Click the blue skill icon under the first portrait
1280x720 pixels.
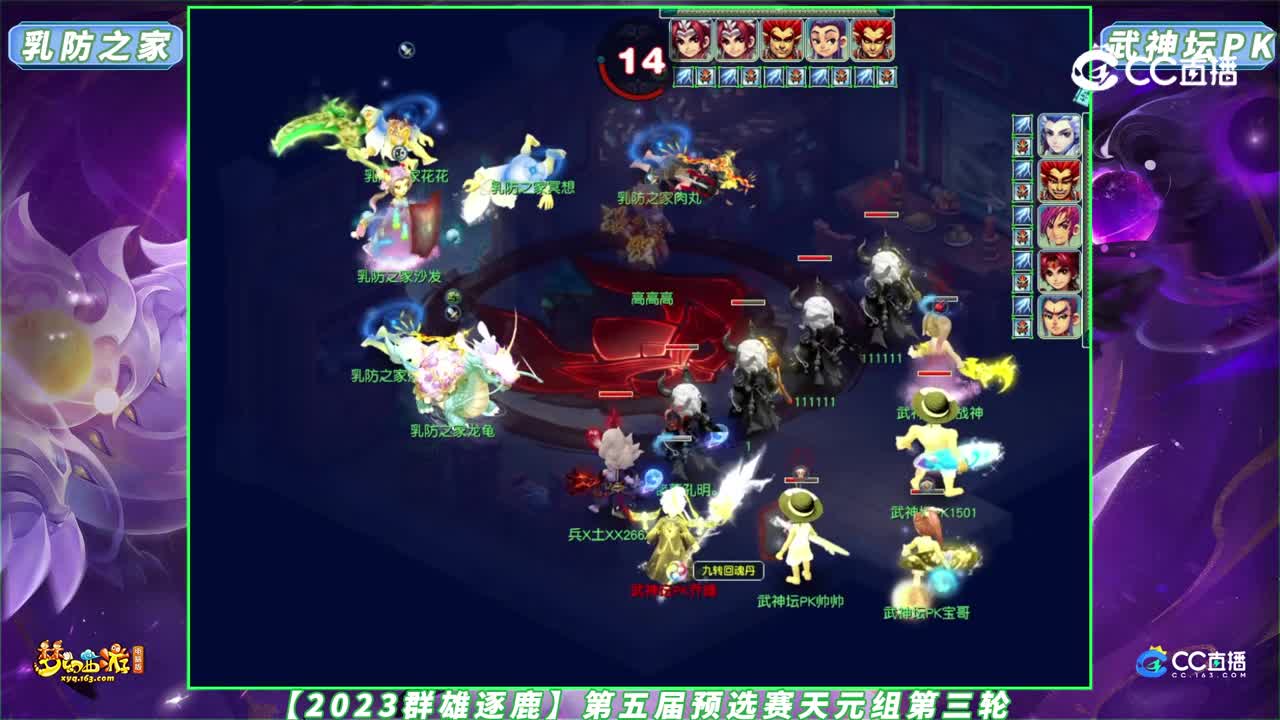[x=682, y=75]
